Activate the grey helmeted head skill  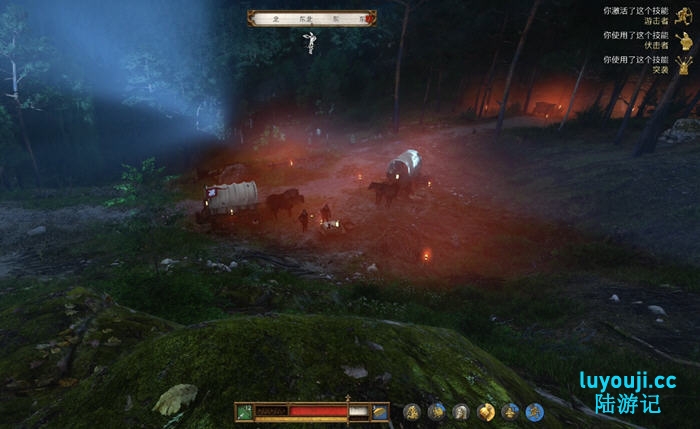461,411
